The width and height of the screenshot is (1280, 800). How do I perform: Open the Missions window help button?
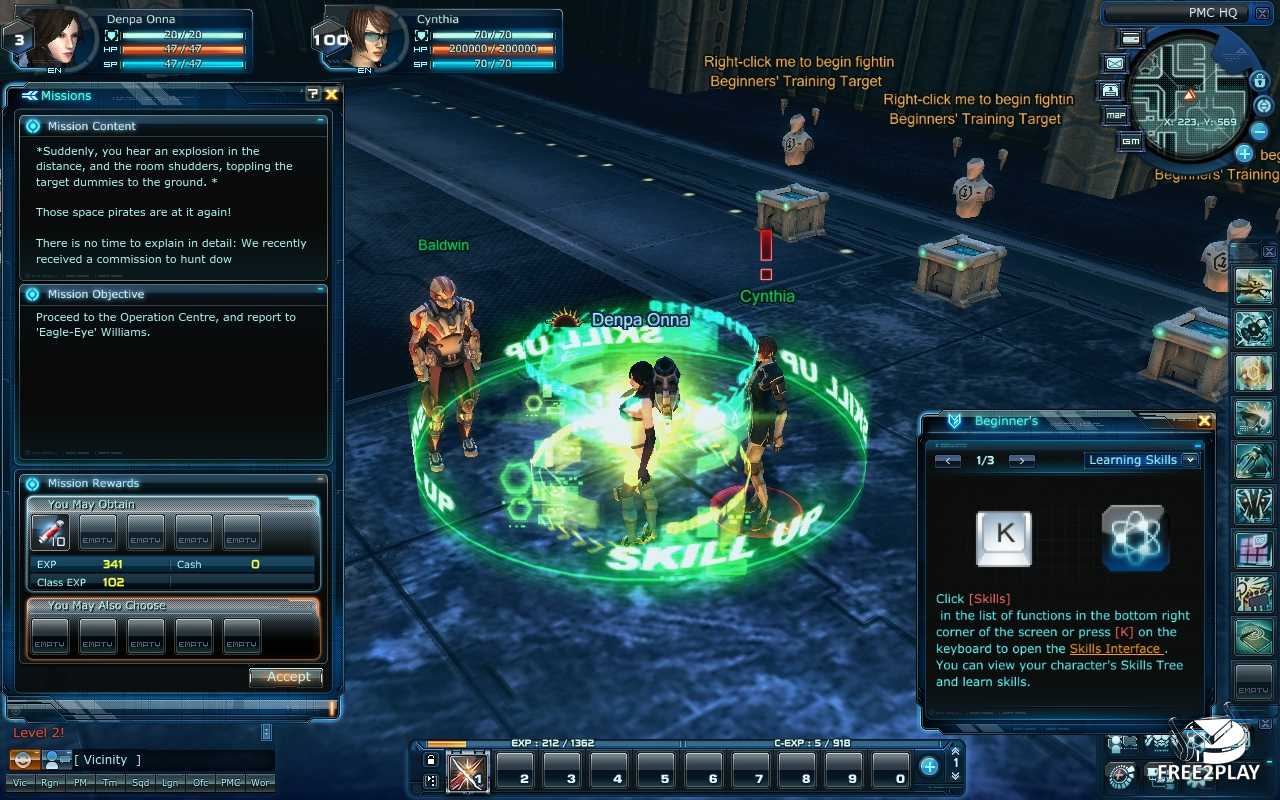pos(313,94)
